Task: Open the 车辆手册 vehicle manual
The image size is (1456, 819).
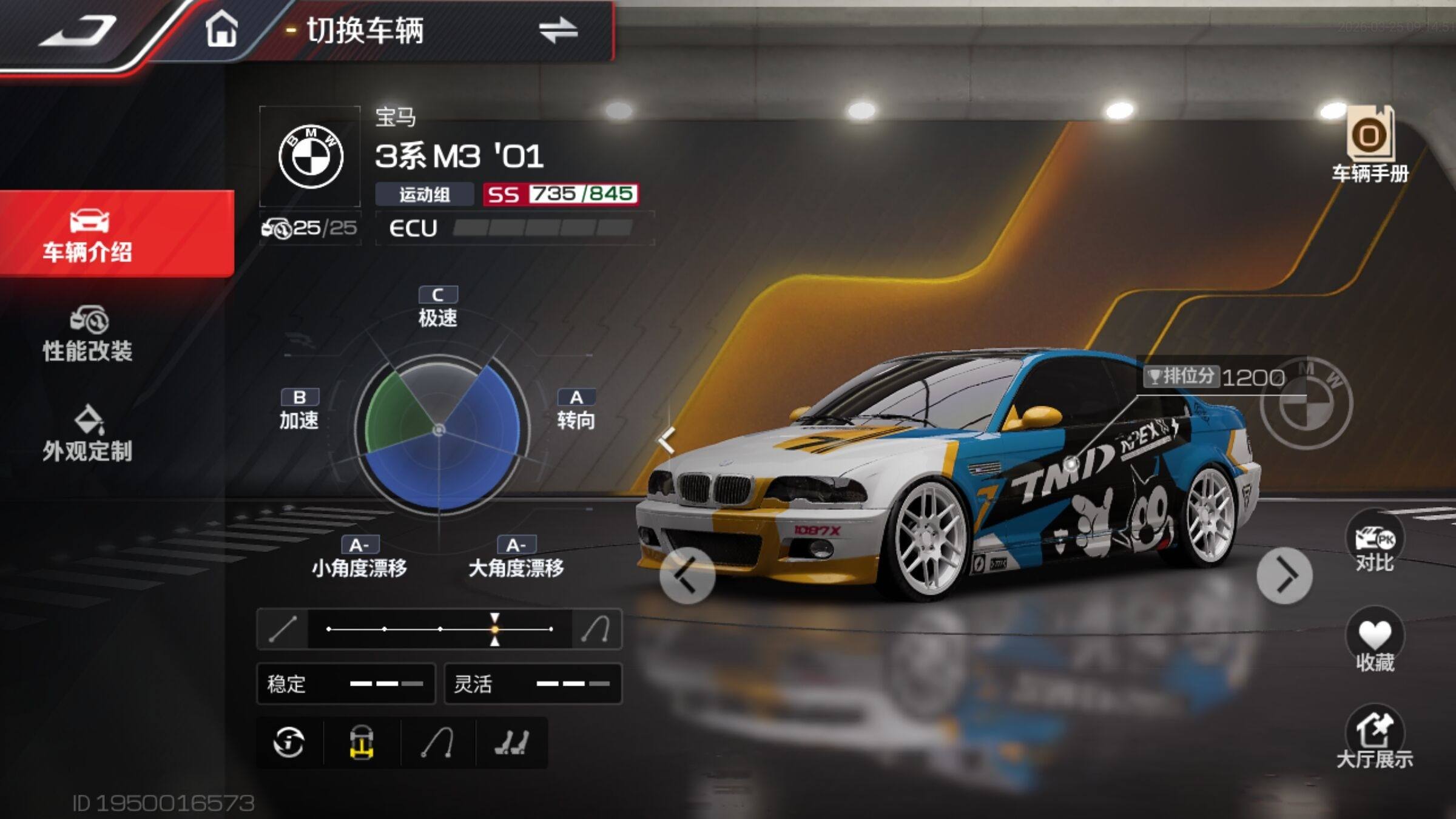Action: (x=1370, y=146)
